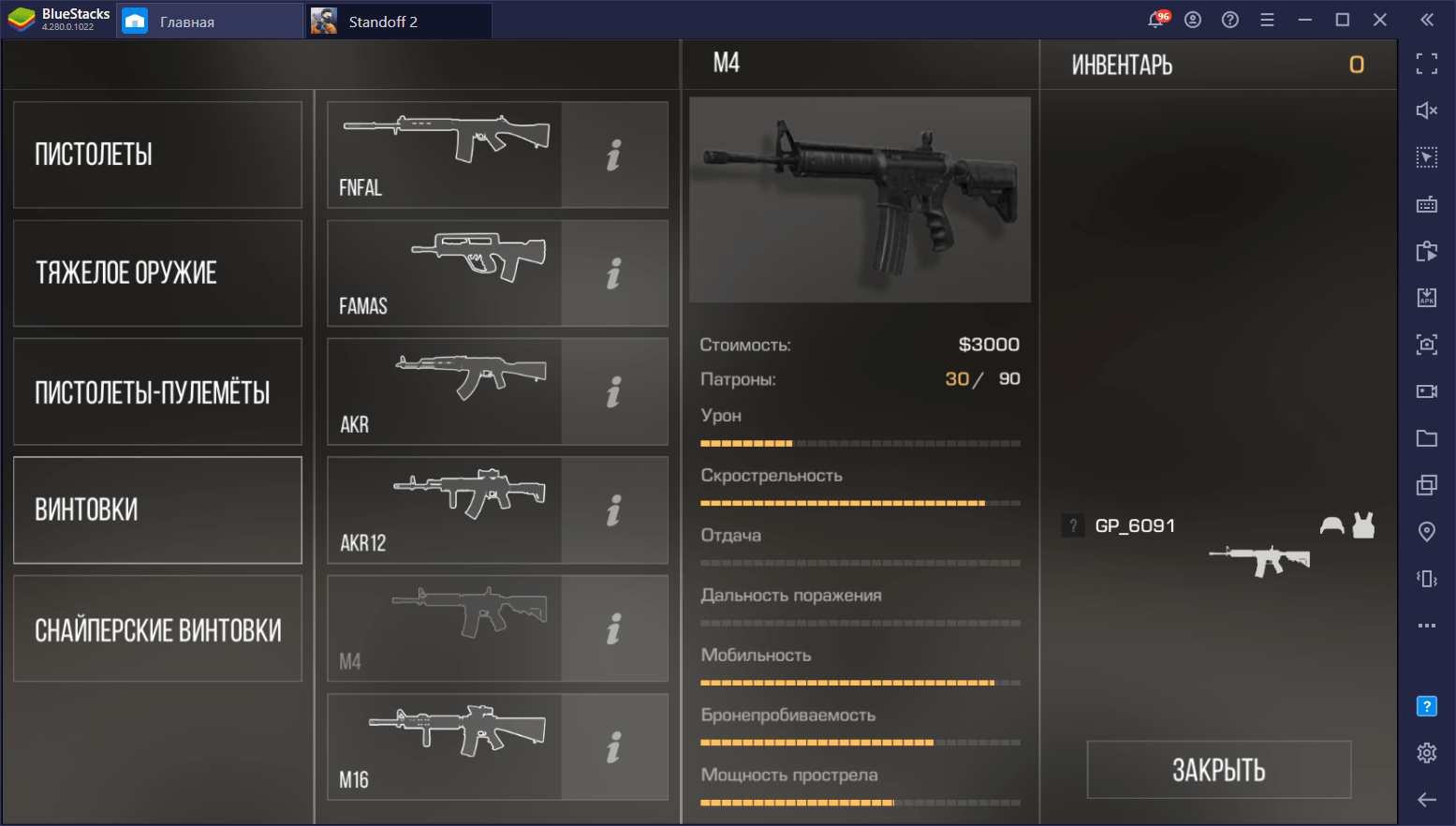This screenshot has width=1456, height=826.
Task: Open AKR12 info details
Action: pos(614,510)
